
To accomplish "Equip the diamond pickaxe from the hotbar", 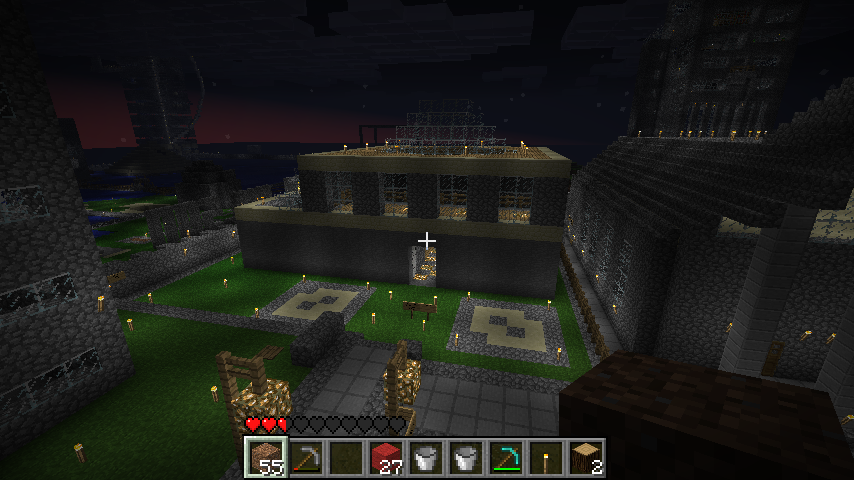I will (505, 458).
